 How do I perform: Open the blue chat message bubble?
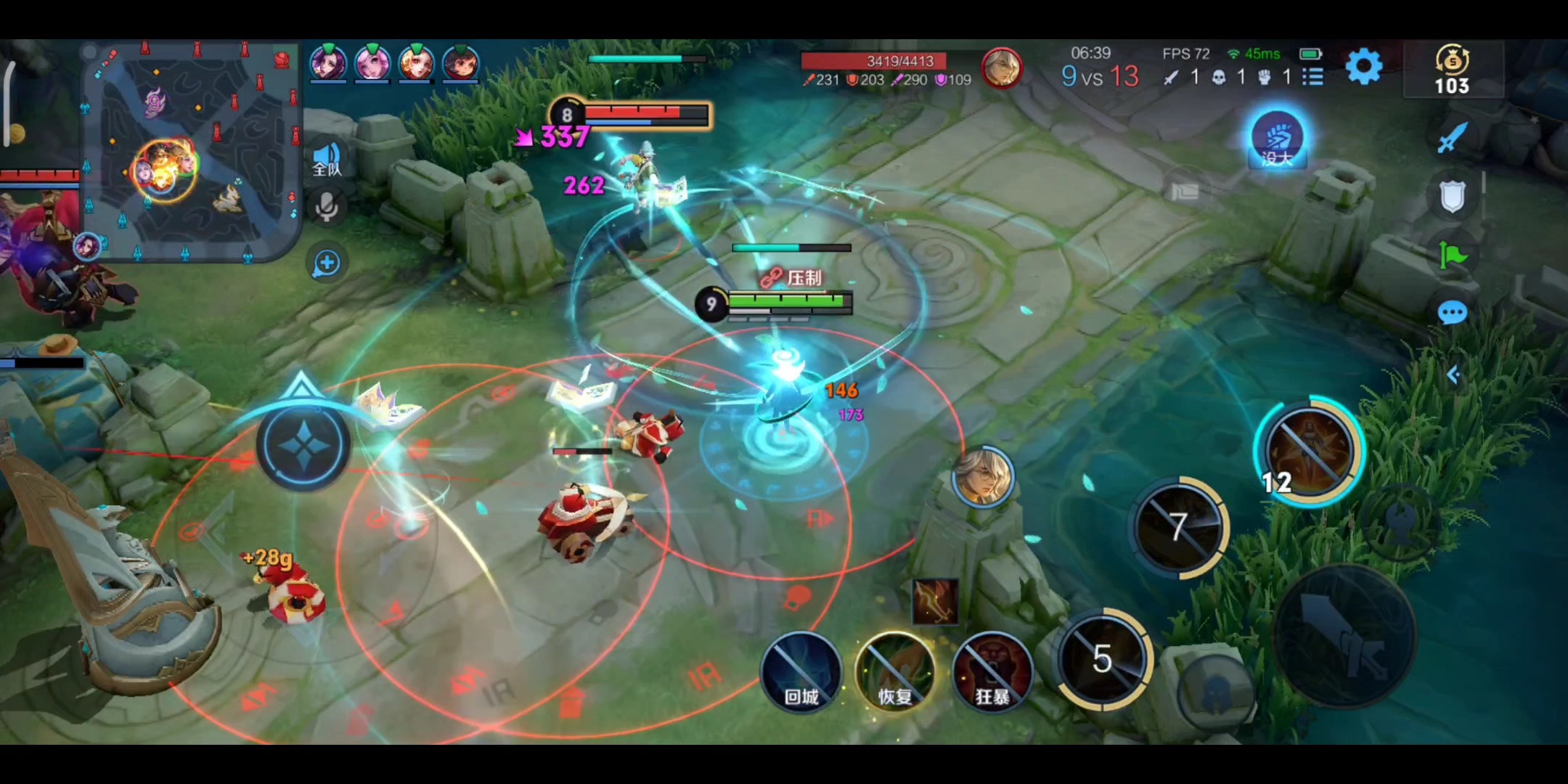[1452, 314]
